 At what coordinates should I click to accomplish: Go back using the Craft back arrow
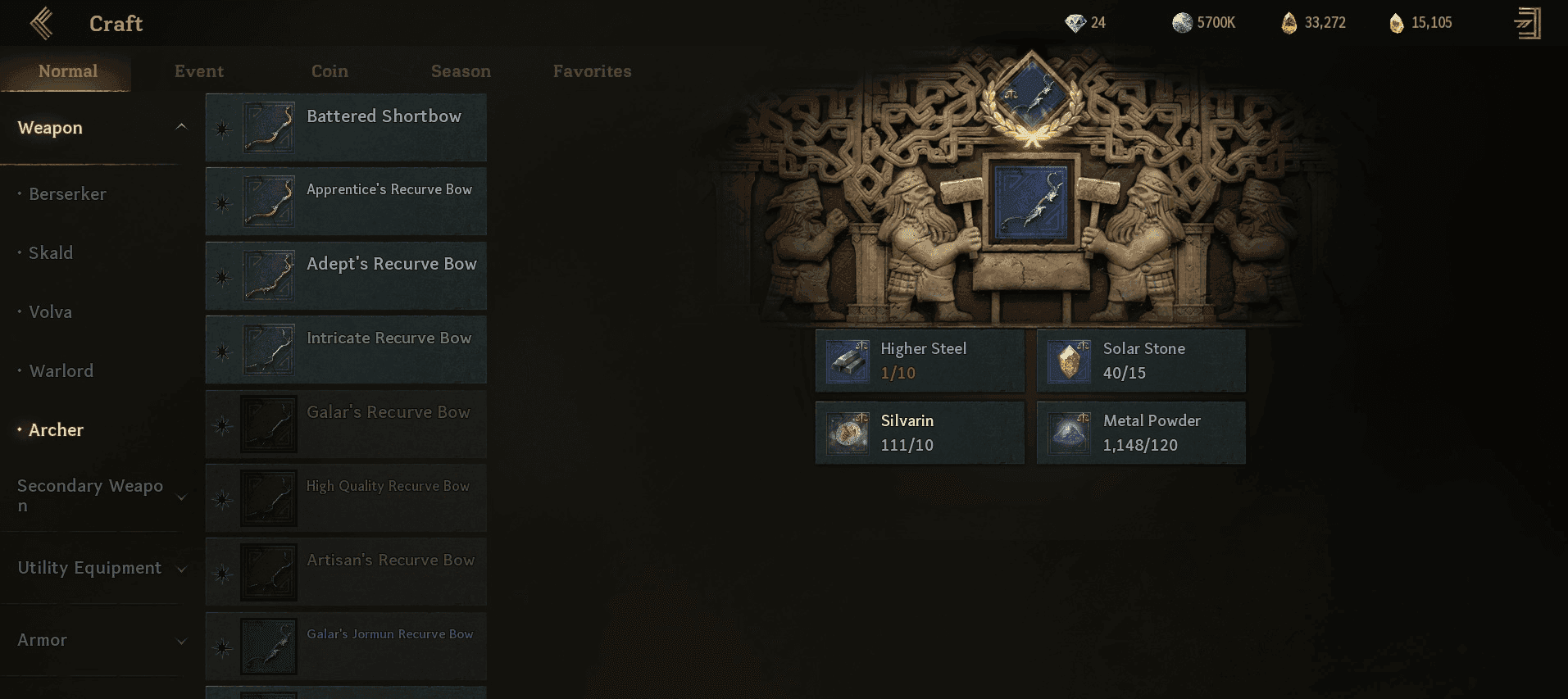pyautogui.click(x=42, y=24)
